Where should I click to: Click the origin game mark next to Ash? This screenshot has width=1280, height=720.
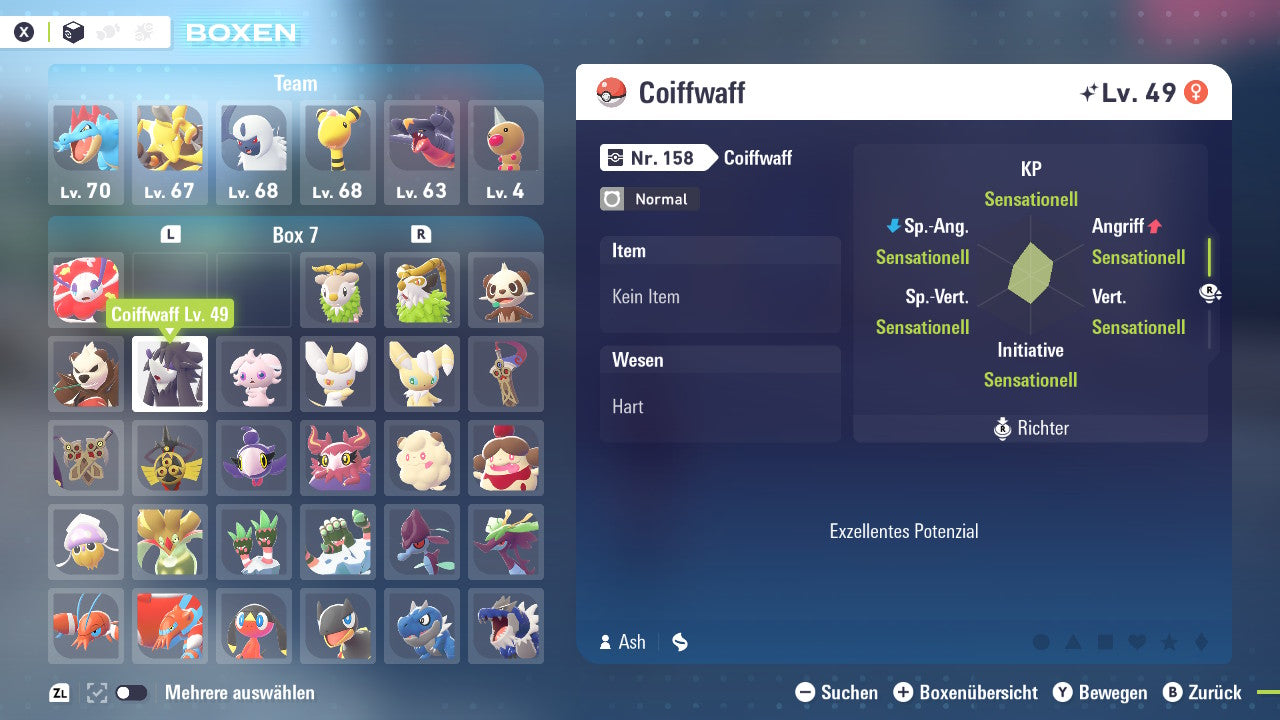680,642
